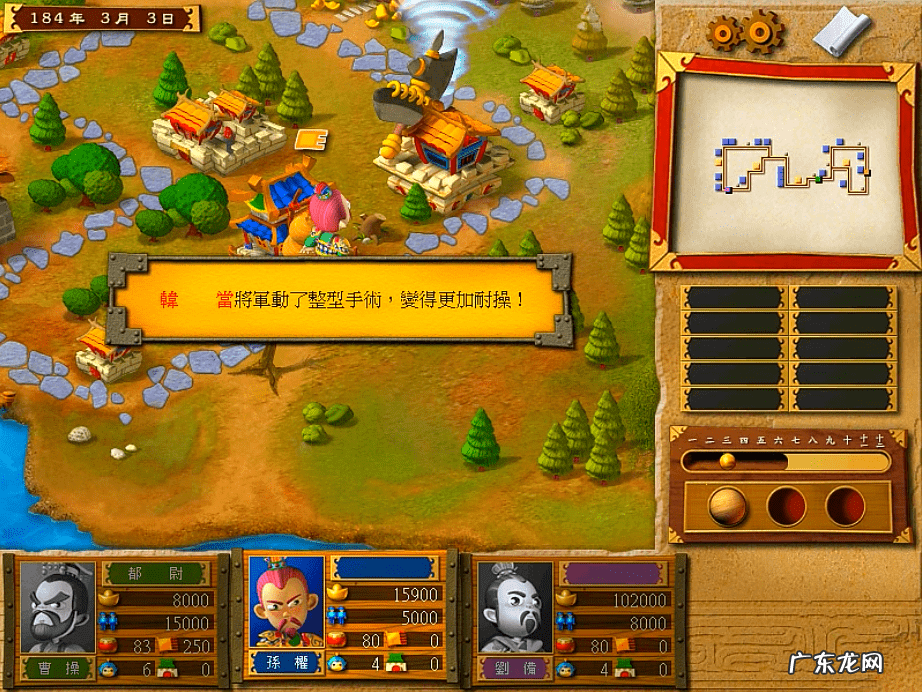Click the 孫權 name plate

(x=288, y=661)
